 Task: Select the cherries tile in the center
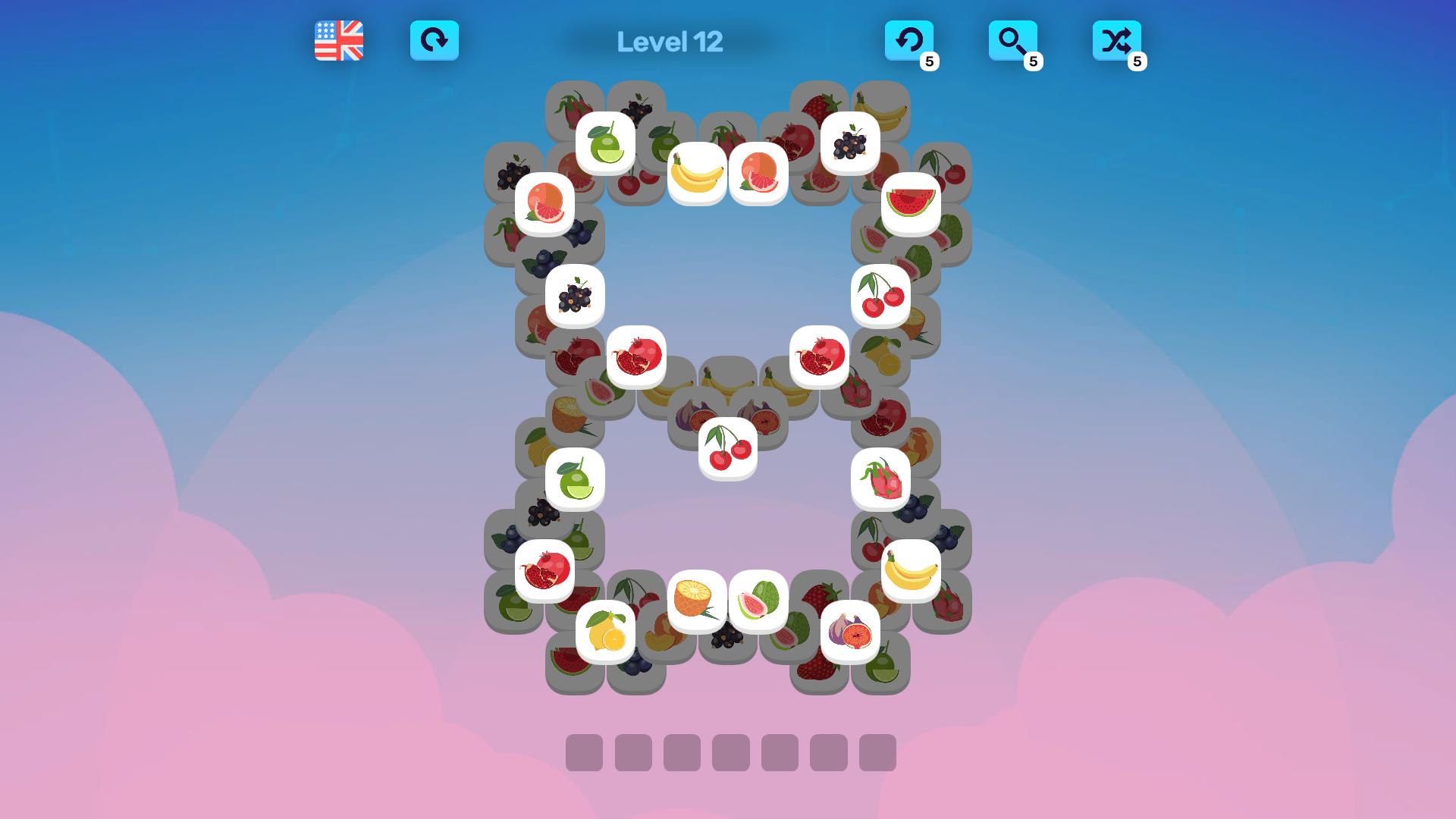click(726, 447)
